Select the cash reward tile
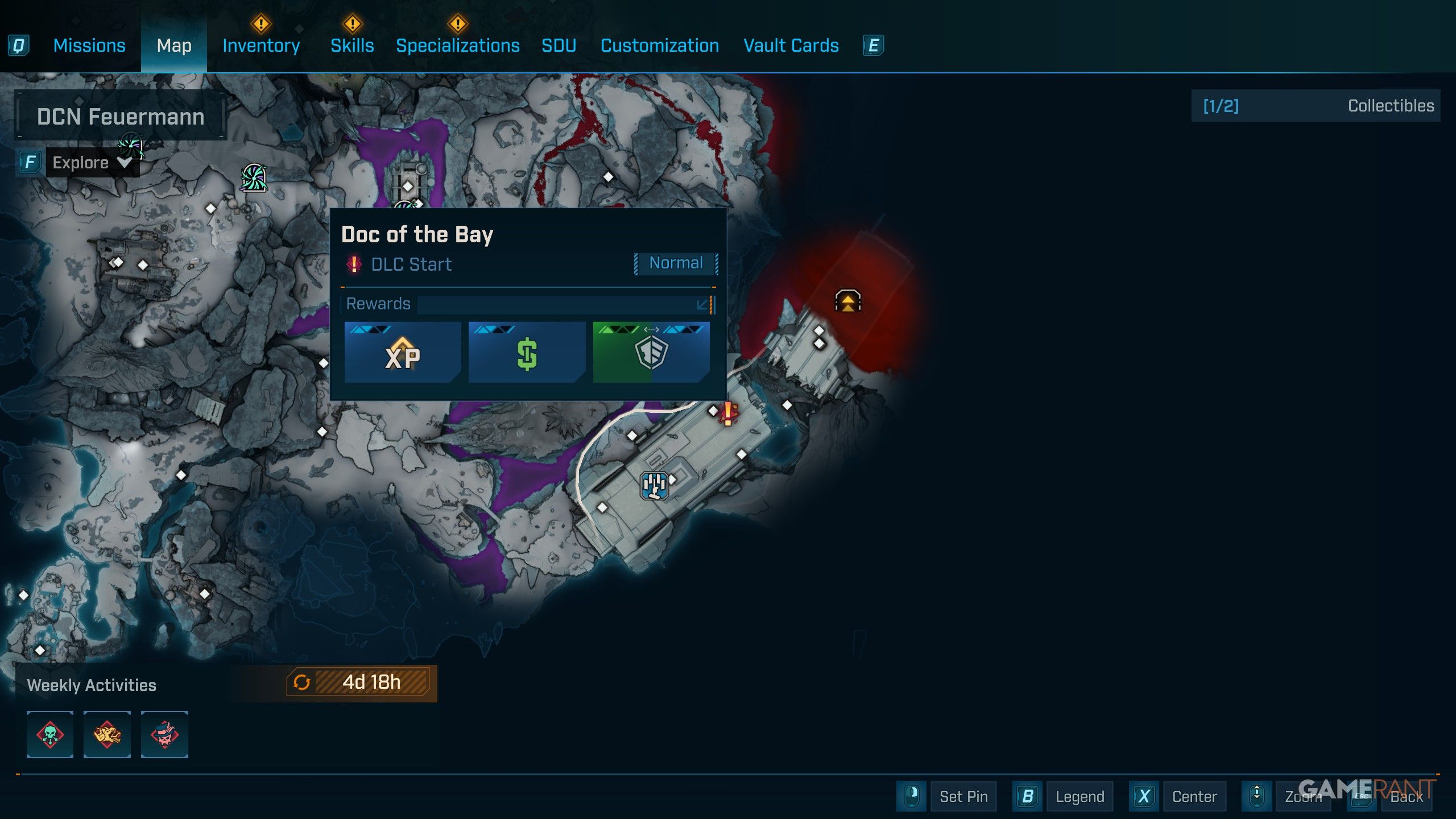The image size is (1456, 819). tap(527, 353)
